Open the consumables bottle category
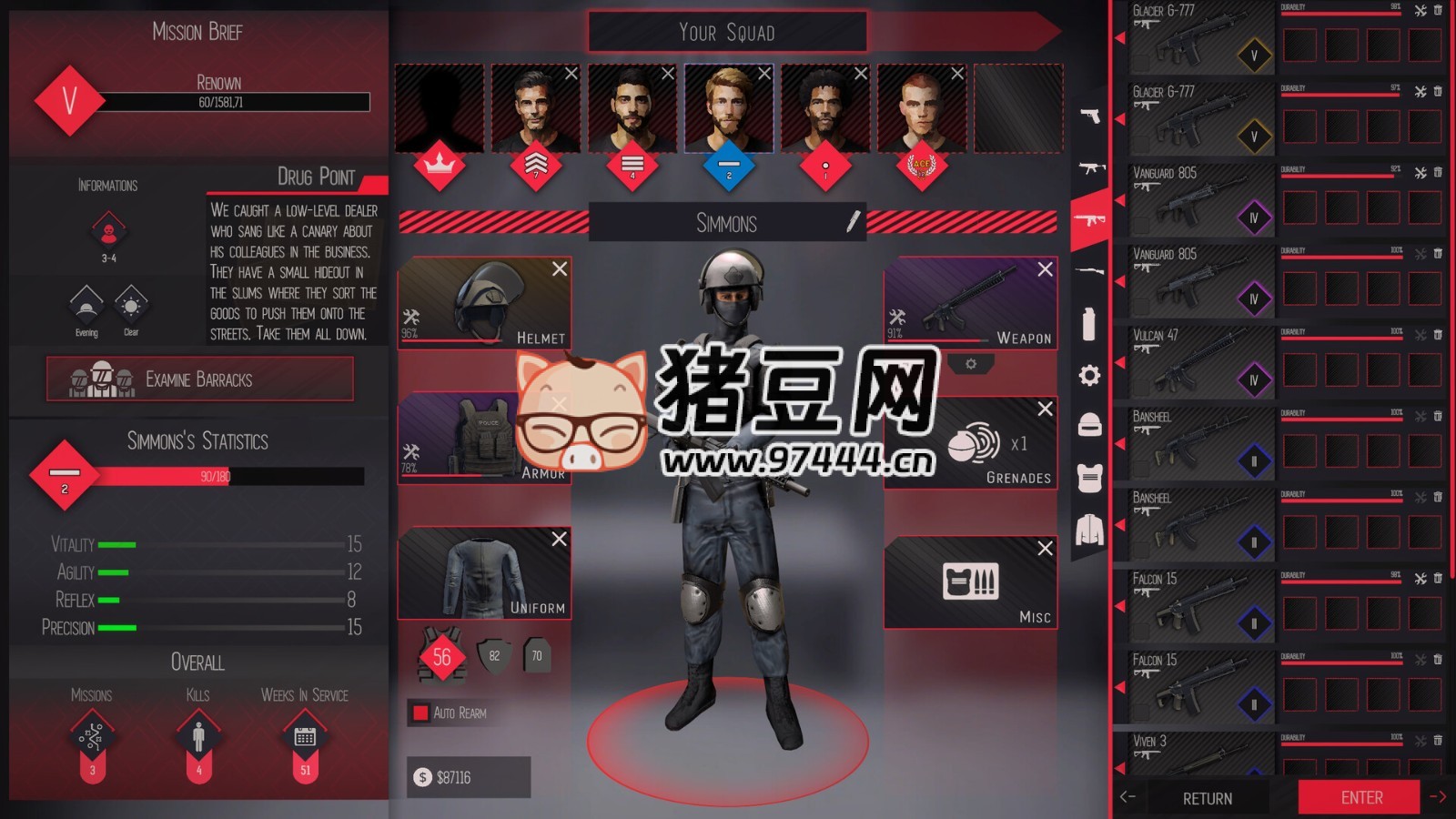Viewport: 1456px width, 819px height. tap(1088, 323)
